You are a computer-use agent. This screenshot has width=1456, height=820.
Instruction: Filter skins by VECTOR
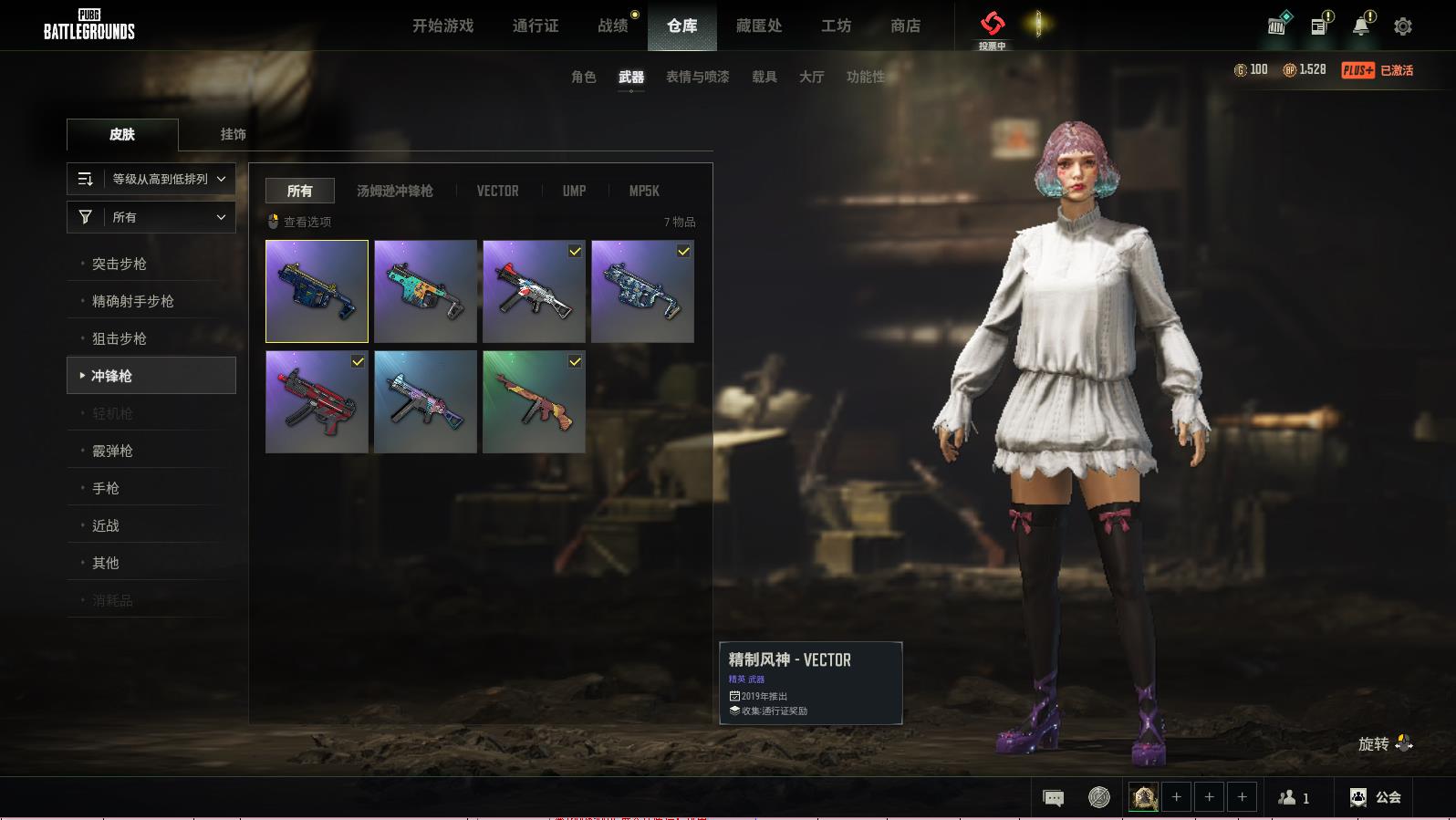point(497,191)
